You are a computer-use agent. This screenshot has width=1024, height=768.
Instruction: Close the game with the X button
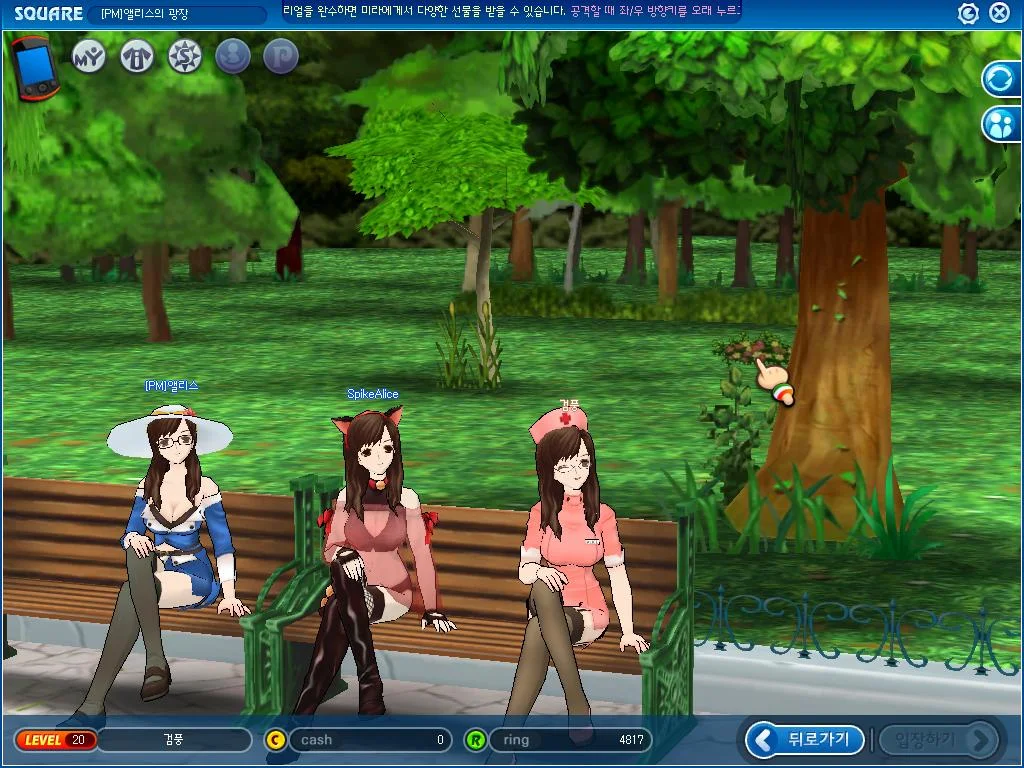(x=999, y=13)
